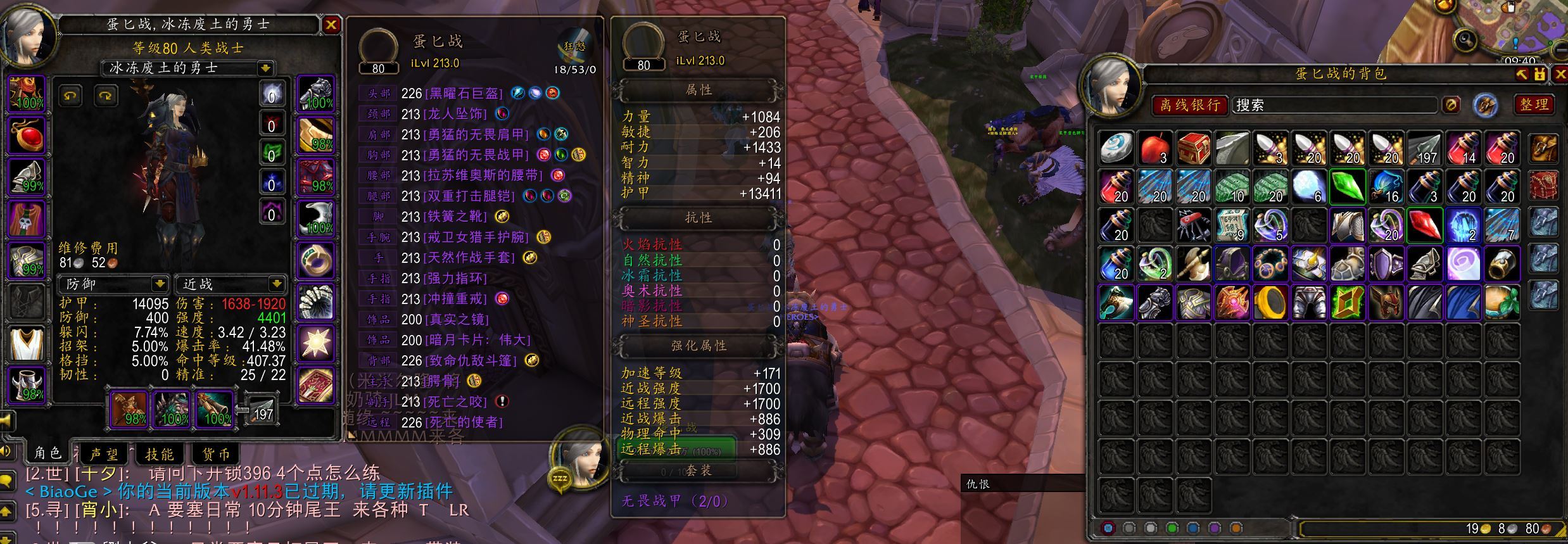
Task: Select the 致命仇敌斗篷 cloak row
Action: pos(471,360)
